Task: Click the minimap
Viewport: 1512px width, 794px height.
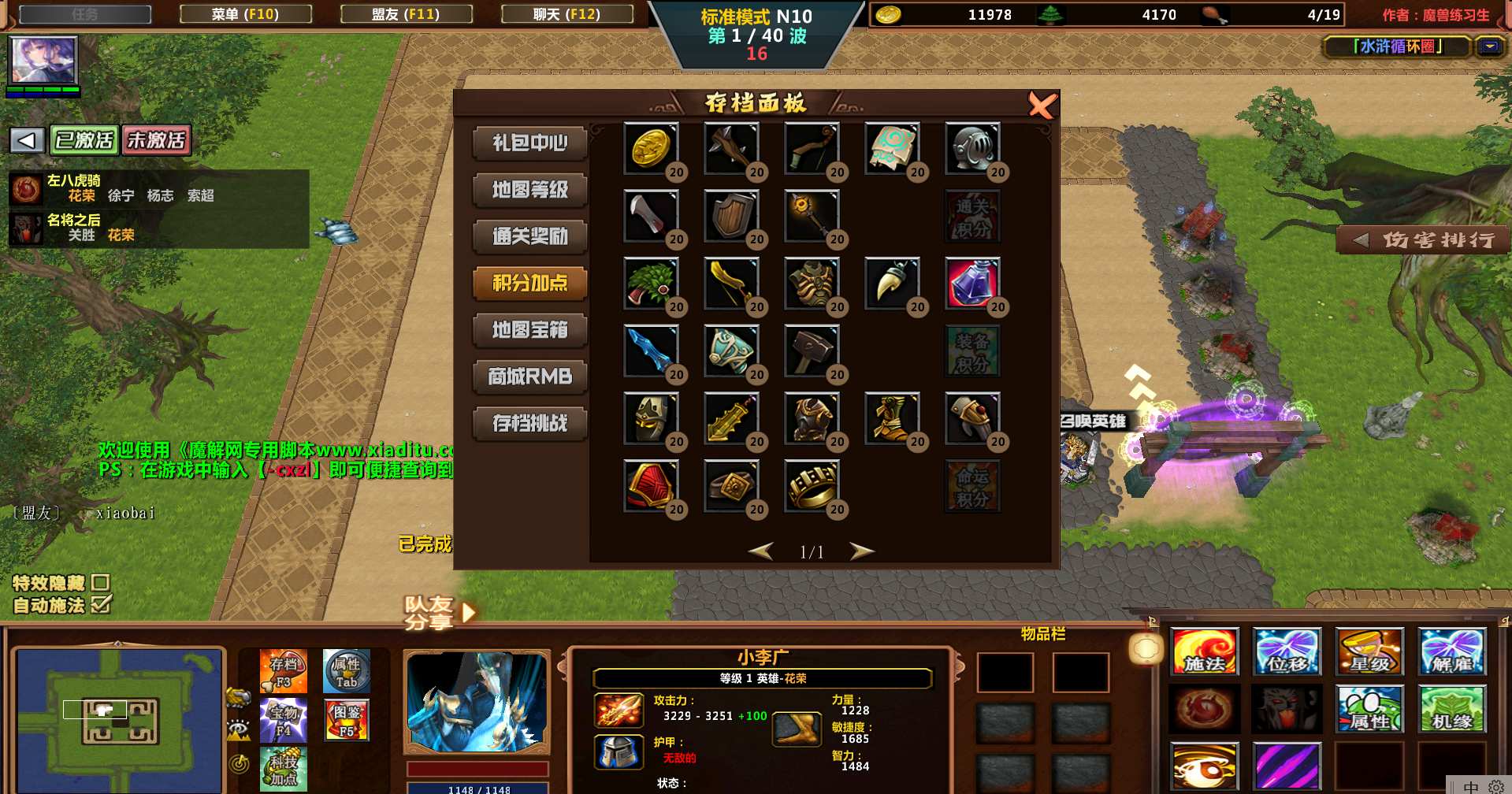Action: [118, 718]
